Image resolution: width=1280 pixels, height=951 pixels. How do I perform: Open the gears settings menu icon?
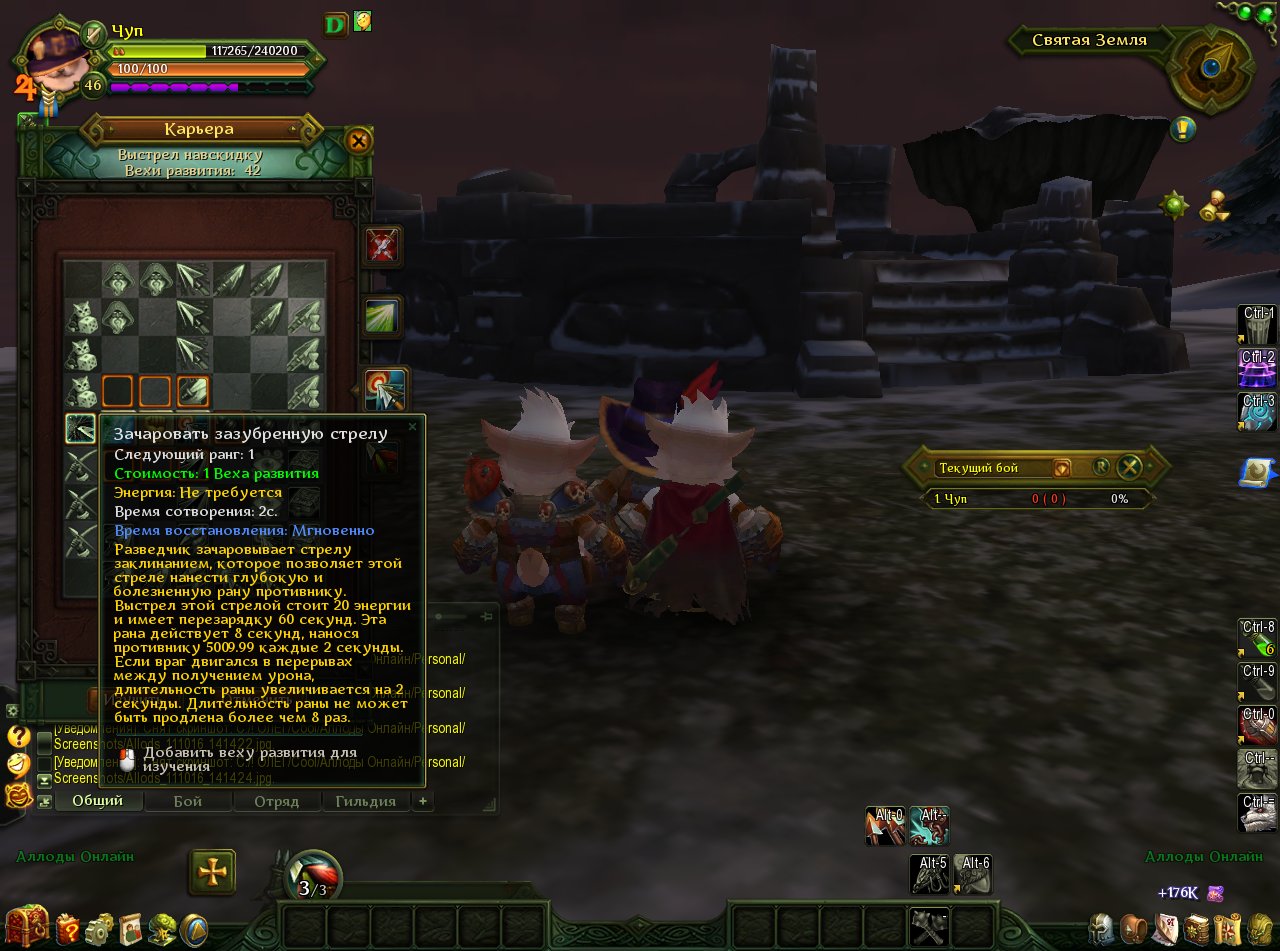tap(100, 929)
